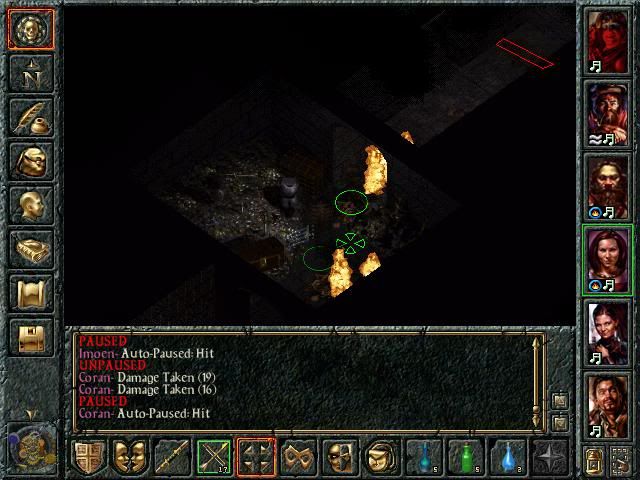The image size is (640, 480).
Task: Use the green potion quick item
Action: coord(466,457)
